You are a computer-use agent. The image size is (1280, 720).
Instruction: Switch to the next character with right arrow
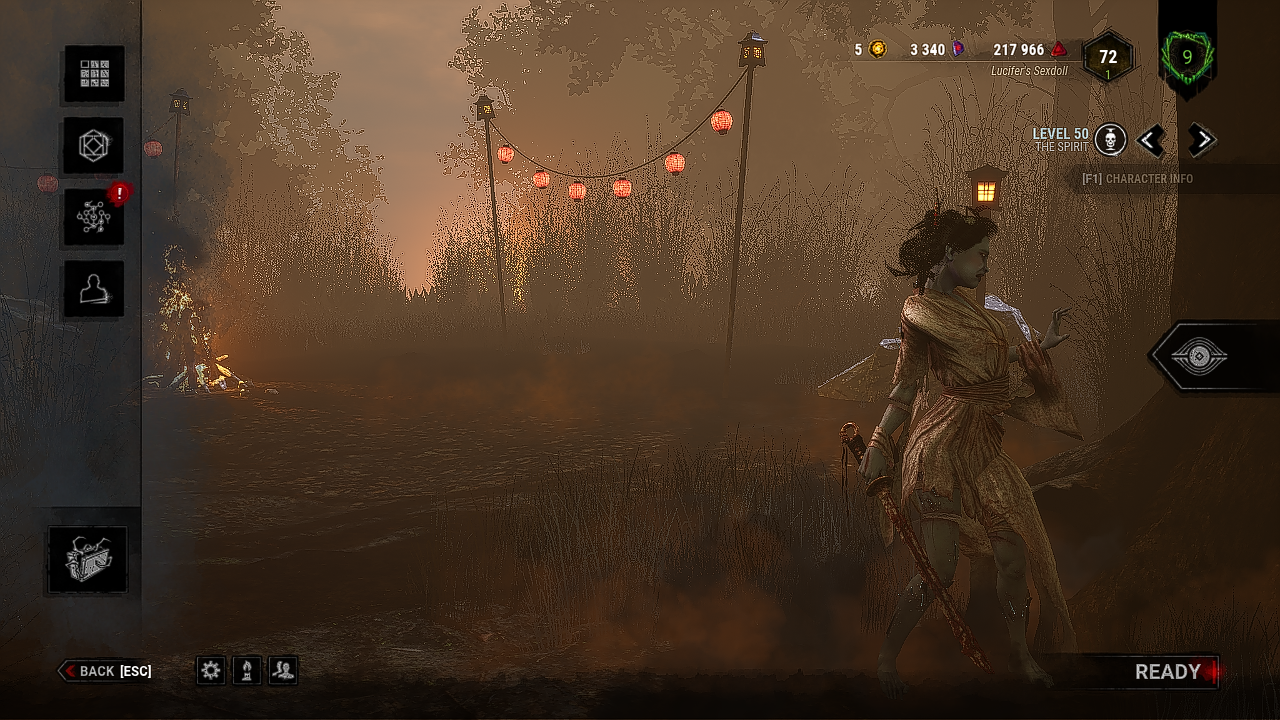(x=1201, y=141)
